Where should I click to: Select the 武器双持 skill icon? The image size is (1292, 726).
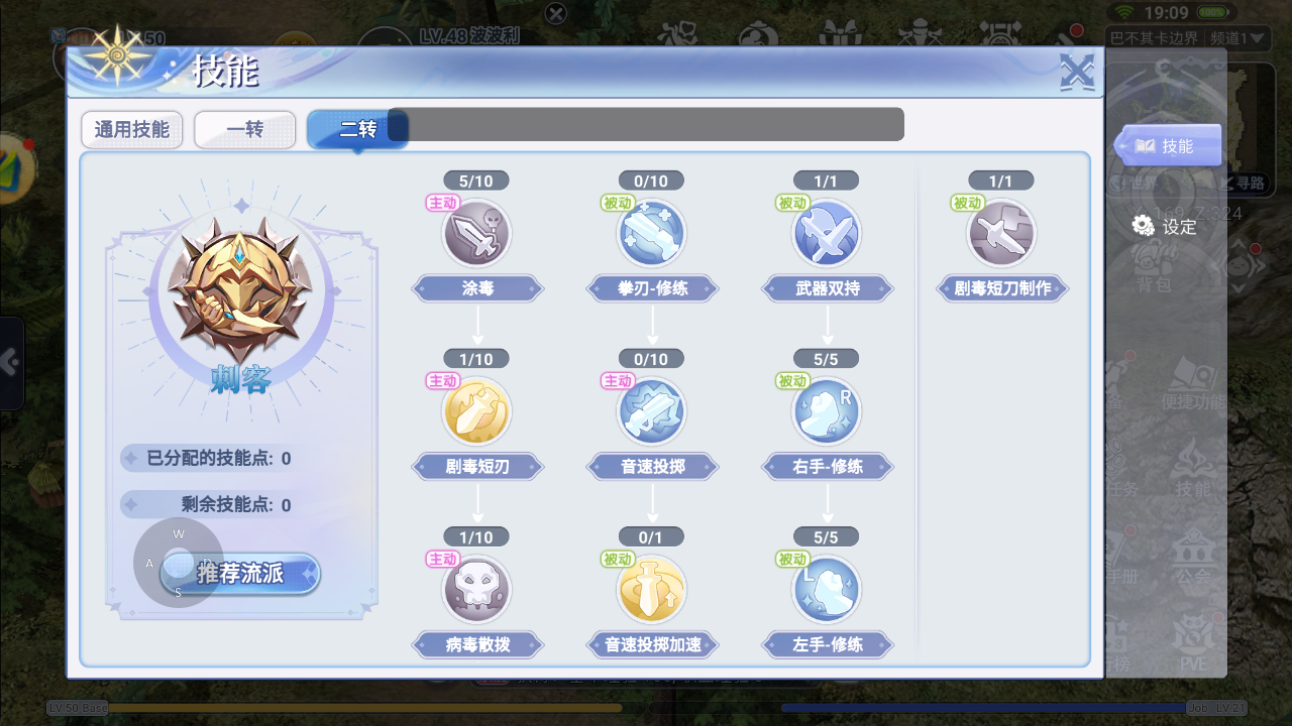826,234
